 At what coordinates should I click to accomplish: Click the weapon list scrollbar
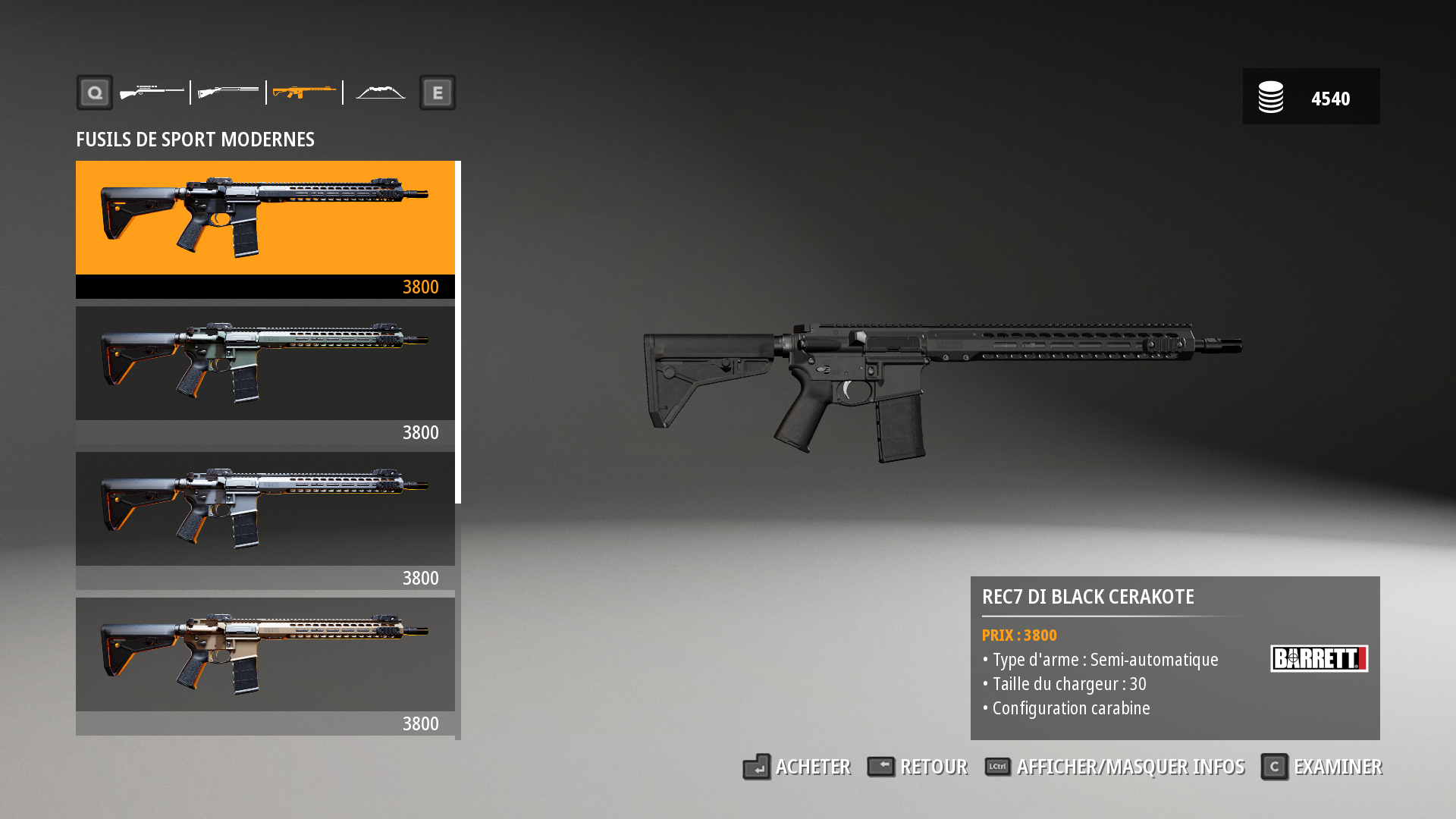[458, 332]
